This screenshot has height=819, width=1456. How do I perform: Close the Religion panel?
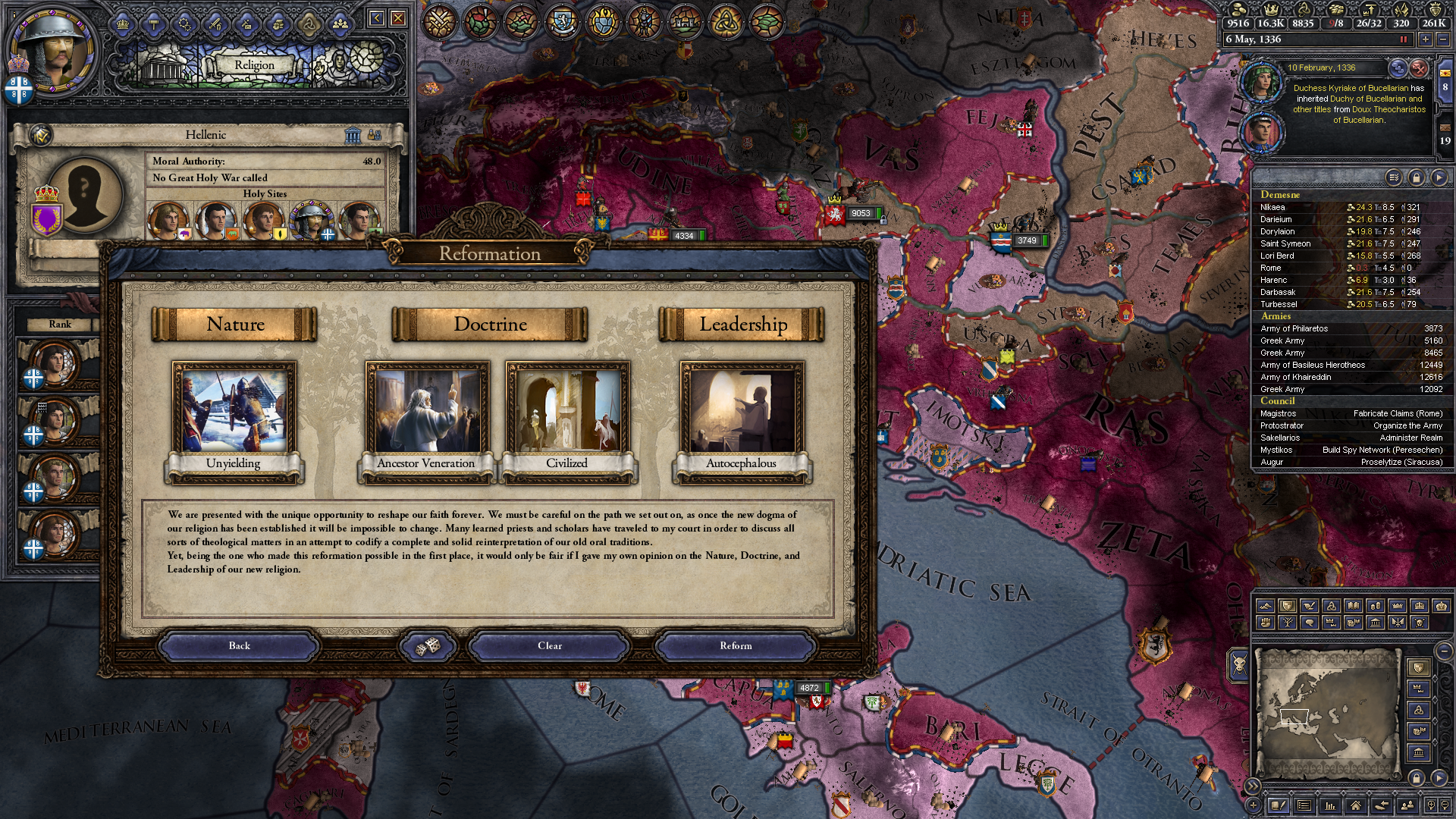pyautogui.click(x=398, y=18)
